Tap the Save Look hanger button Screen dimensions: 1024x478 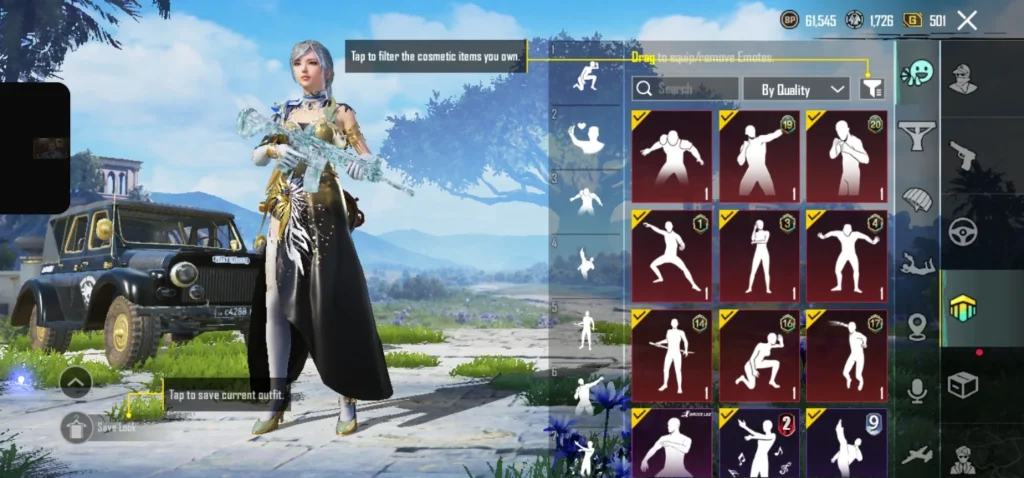77,427
